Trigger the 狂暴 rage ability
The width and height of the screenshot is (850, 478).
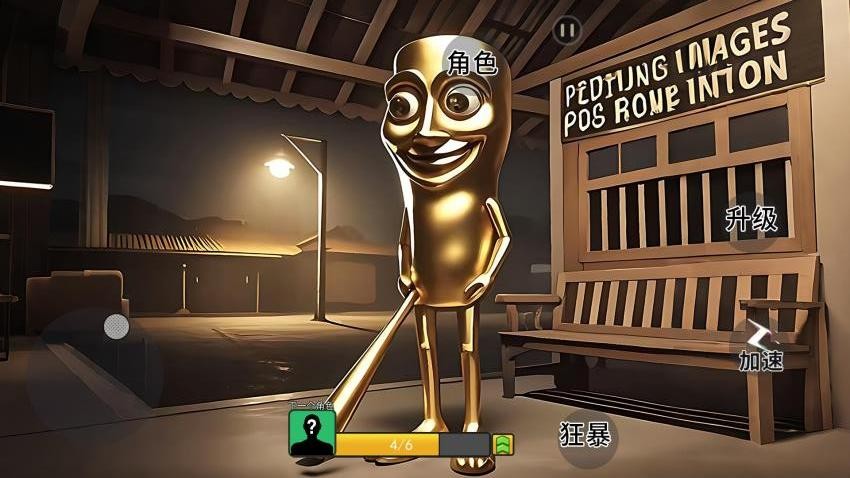click(x=586, y=435)
